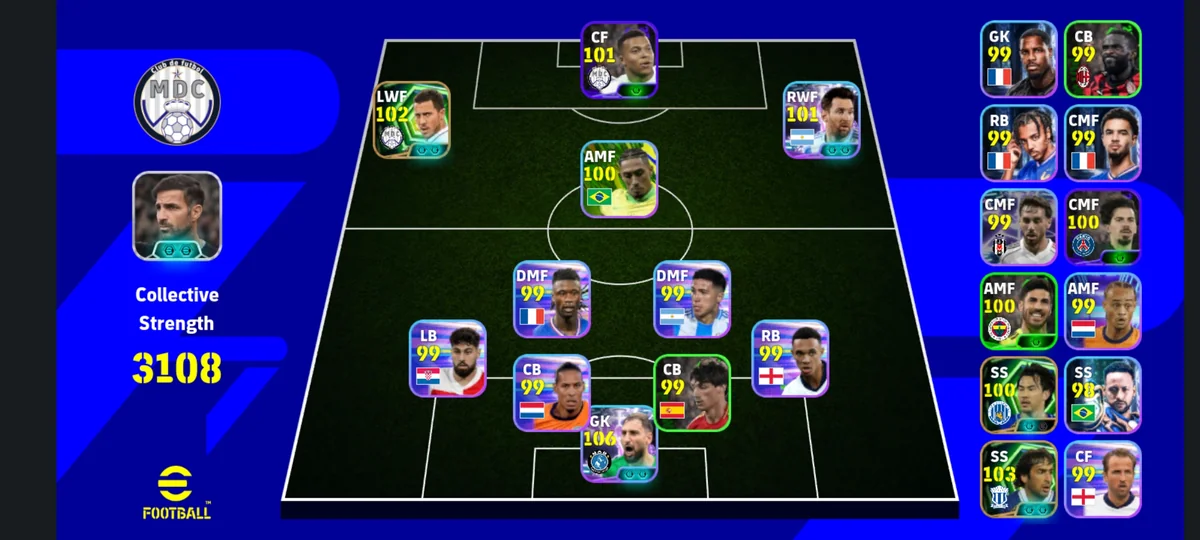This screenshot has width=1200, height=540.
Task: Select the AMF 100 Brazil player card
Action: point(619,179)
